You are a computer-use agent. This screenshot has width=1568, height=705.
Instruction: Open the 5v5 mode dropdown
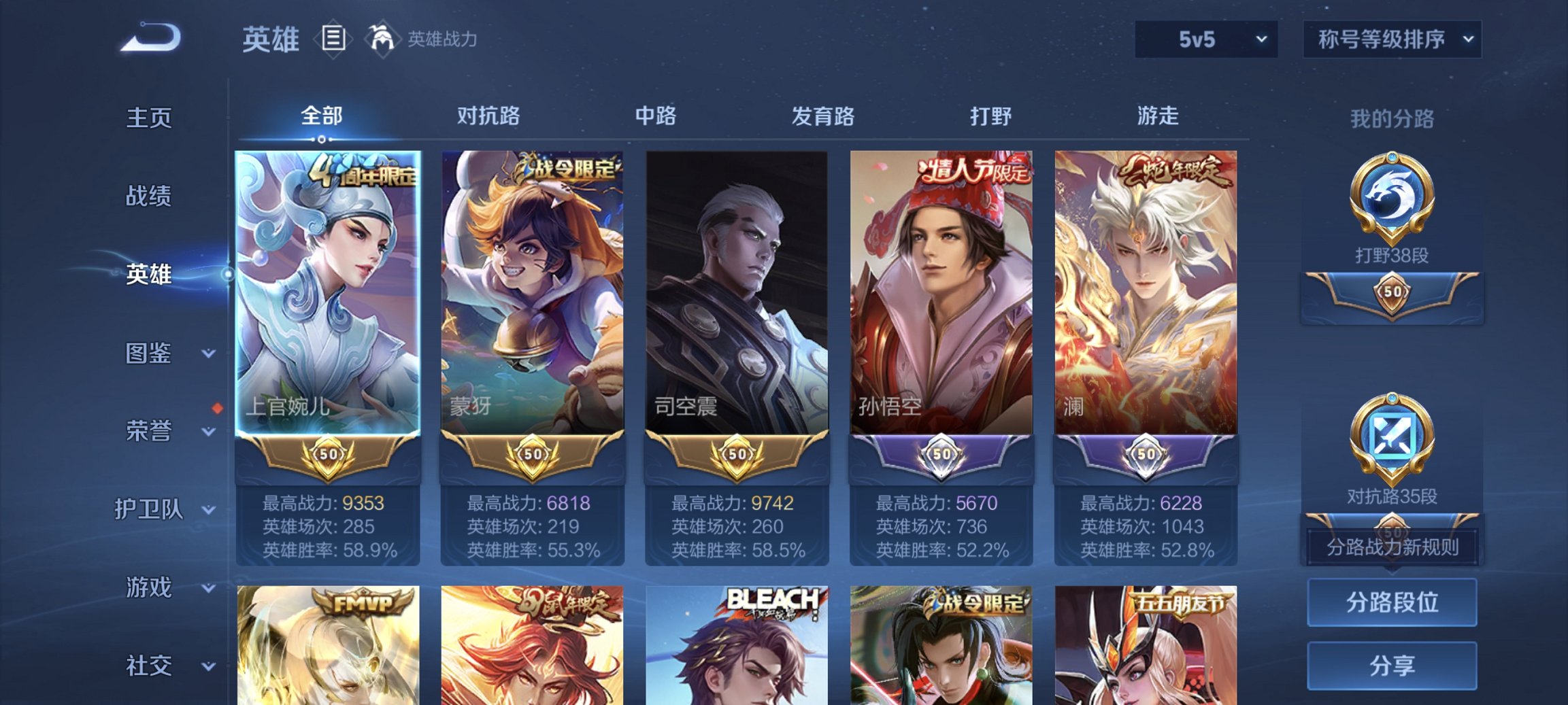[x=1207, y=39]
